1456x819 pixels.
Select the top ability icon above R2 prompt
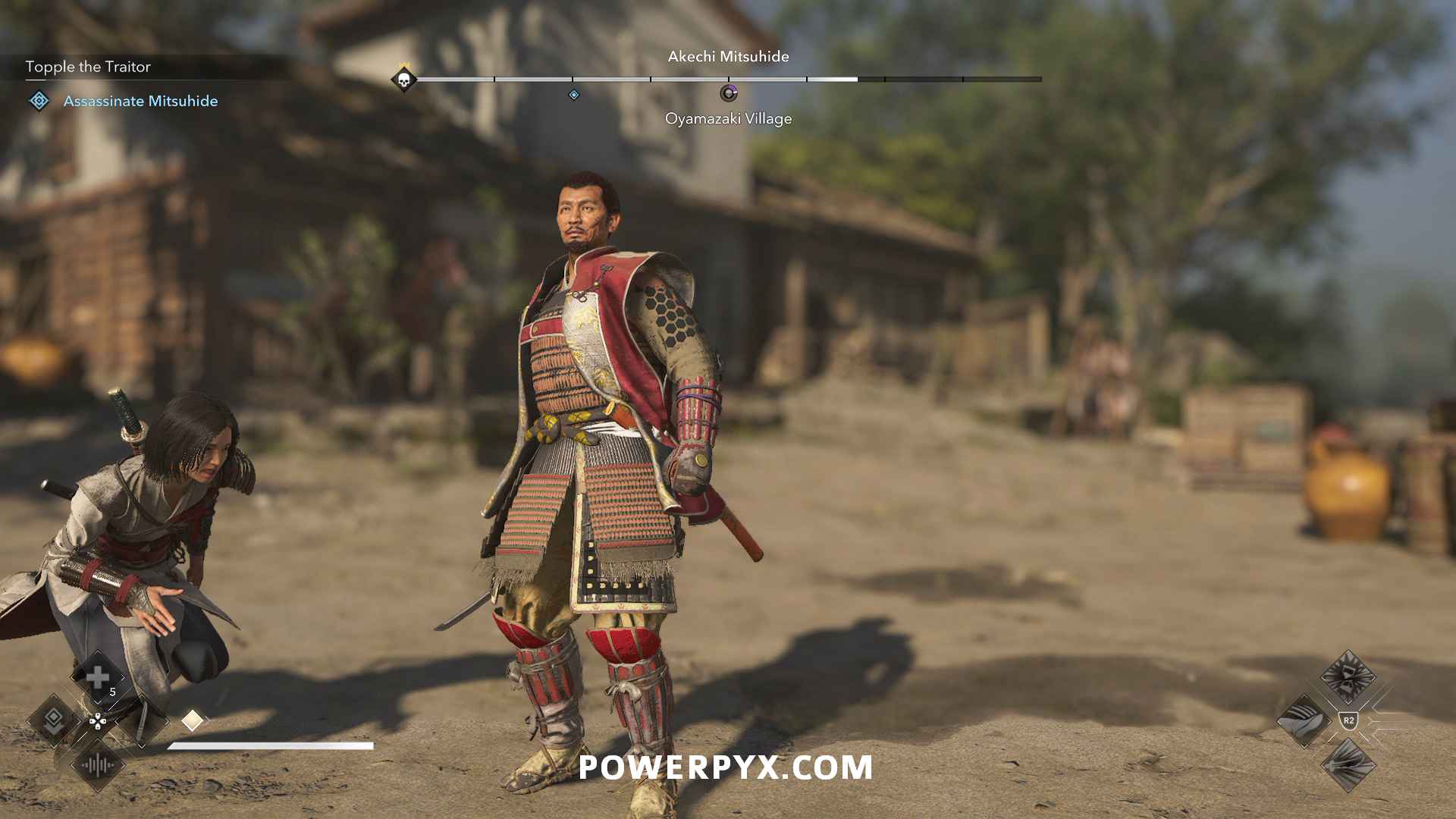point(1347,677)
